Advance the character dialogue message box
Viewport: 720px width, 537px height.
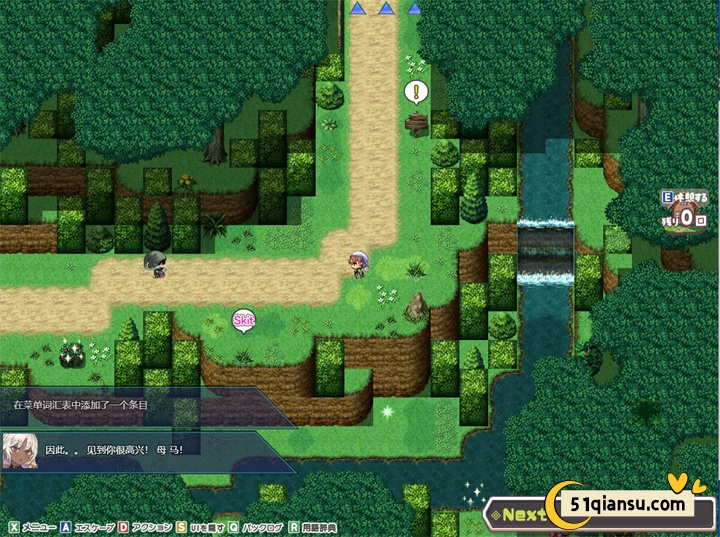[x=150, y=450]
